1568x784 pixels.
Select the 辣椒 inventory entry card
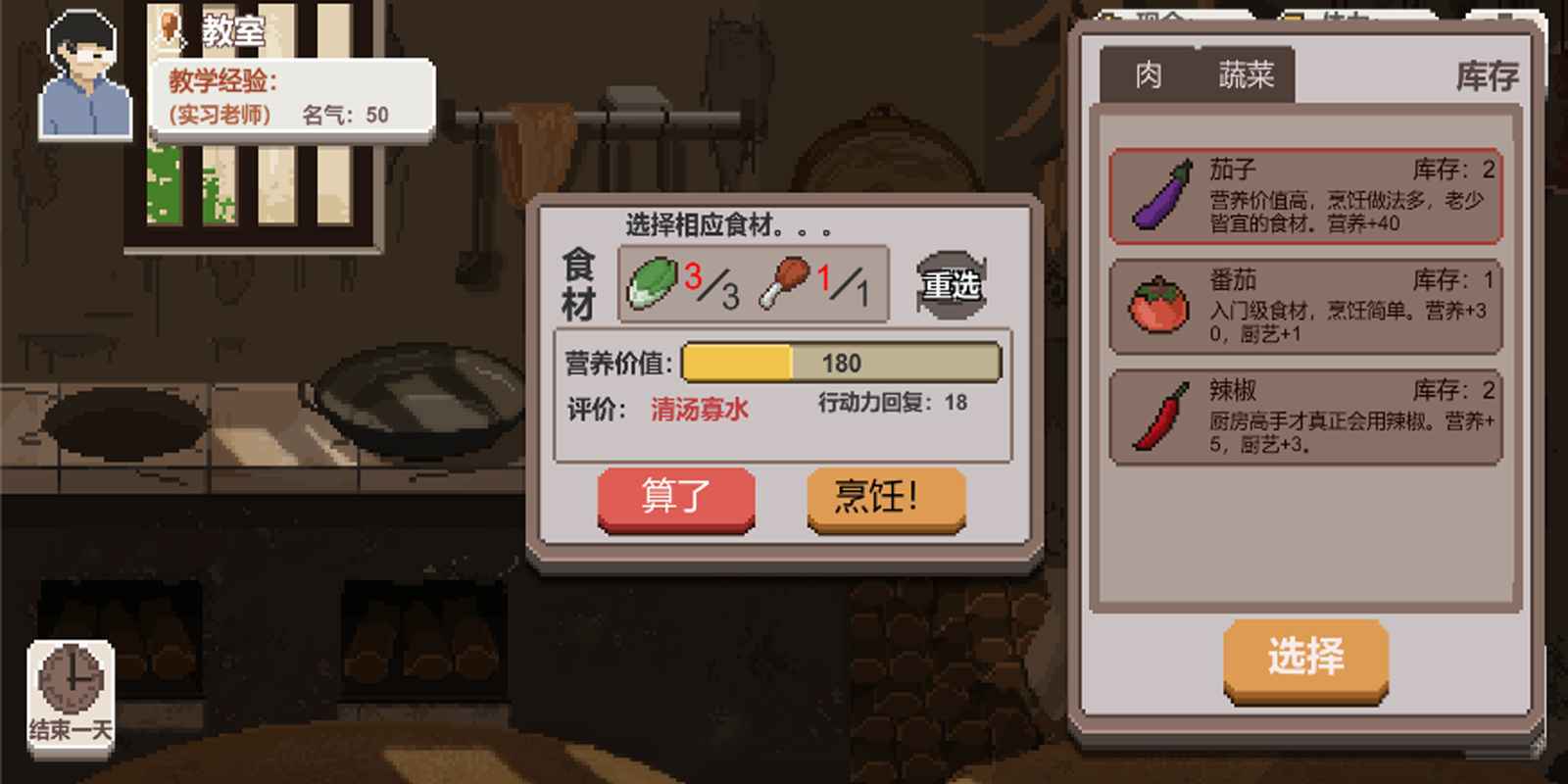[x=1303, y=418]
